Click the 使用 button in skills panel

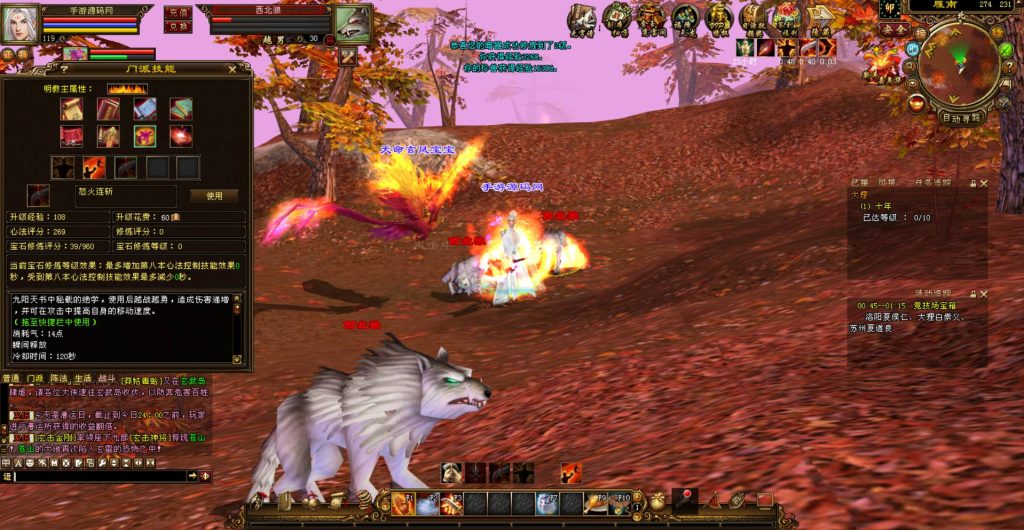pyautogui.click(x=214, y=196)
